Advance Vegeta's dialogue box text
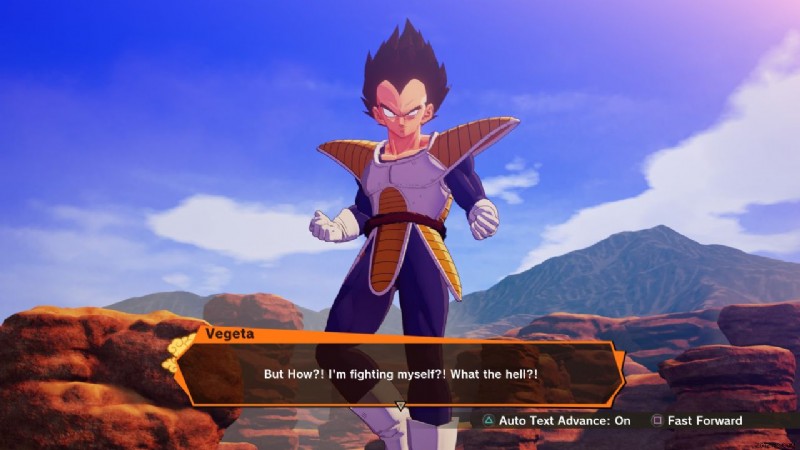800x450 pixels. (x=400, y=406)
